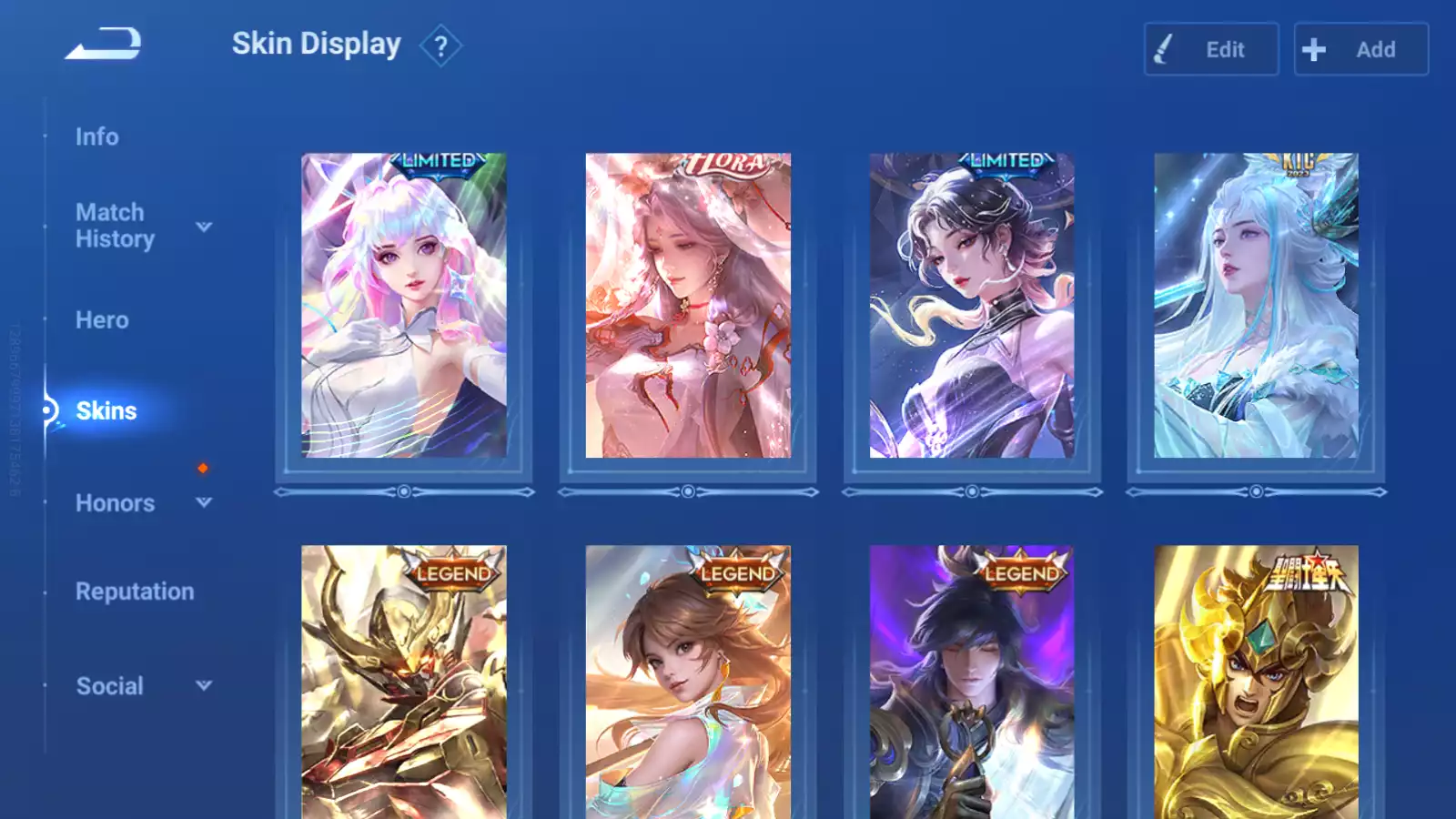Select the pink-haired Limited skin card
Viewport: 1456px width, 819px height.
coord(404,306)
